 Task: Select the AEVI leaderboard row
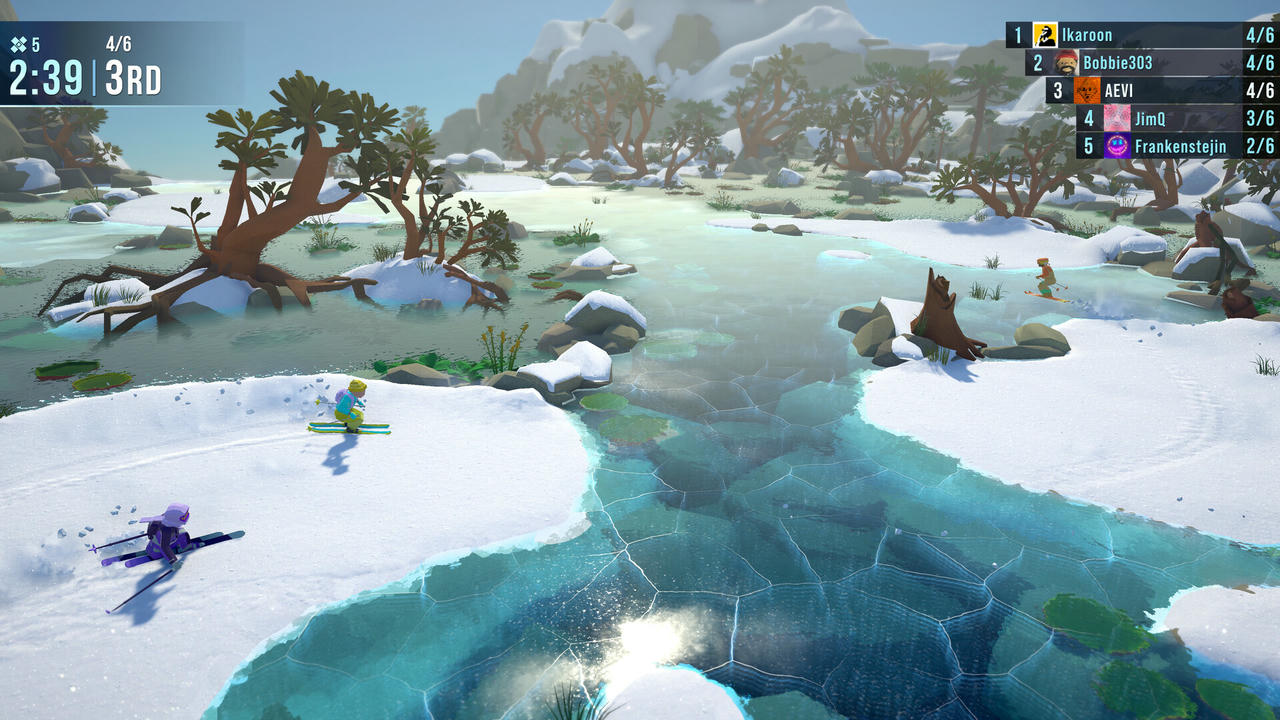pyautogui.click(x=1140, y=90)
